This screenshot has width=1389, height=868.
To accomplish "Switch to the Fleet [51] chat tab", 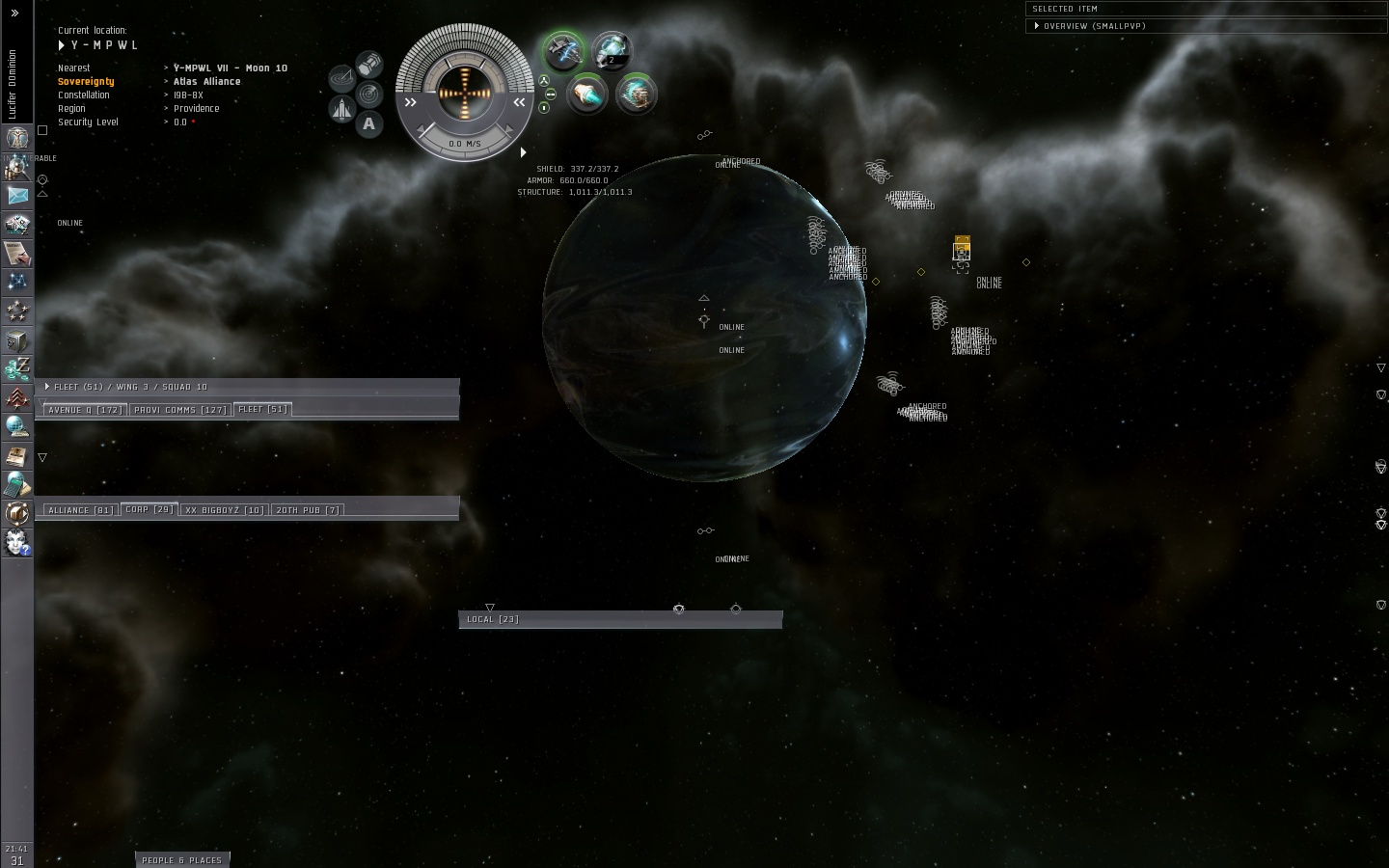I will [x=262, y=409].
